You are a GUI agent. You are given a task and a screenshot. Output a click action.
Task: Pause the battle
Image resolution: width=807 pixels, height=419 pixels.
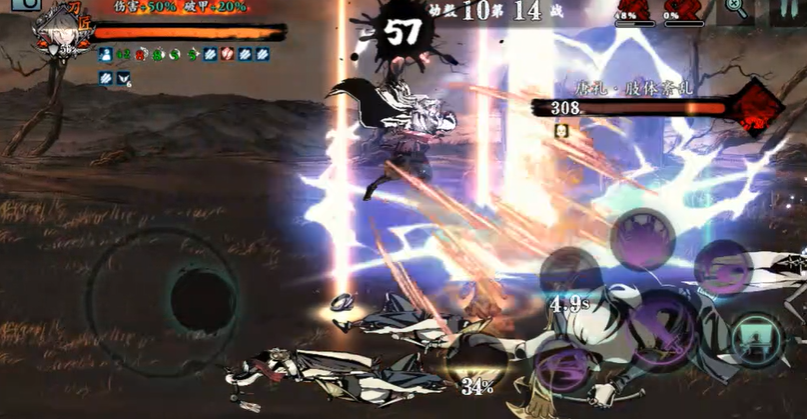pos(790,10)
